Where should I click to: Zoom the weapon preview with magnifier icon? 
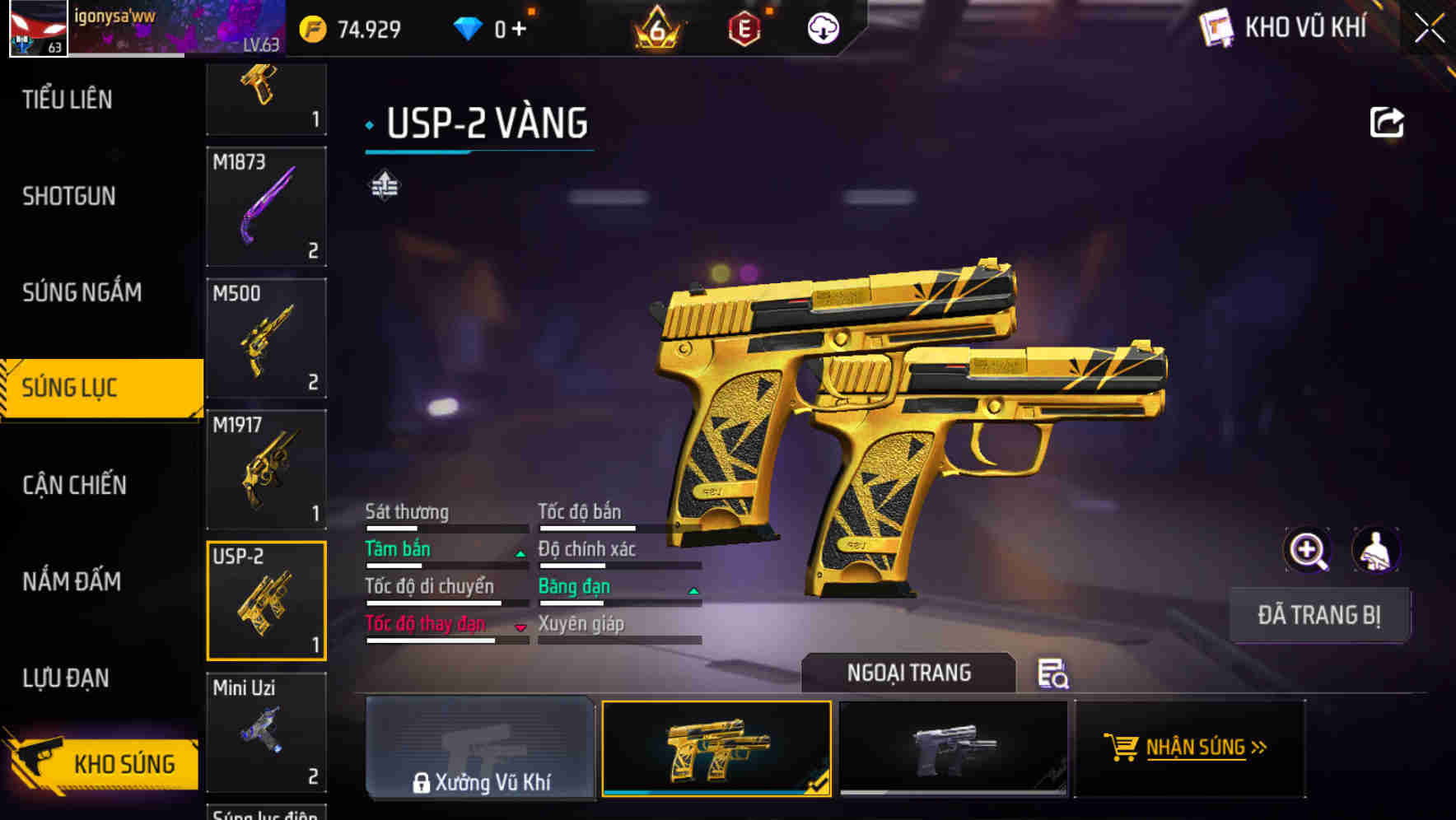click(x=1308, y=550)
